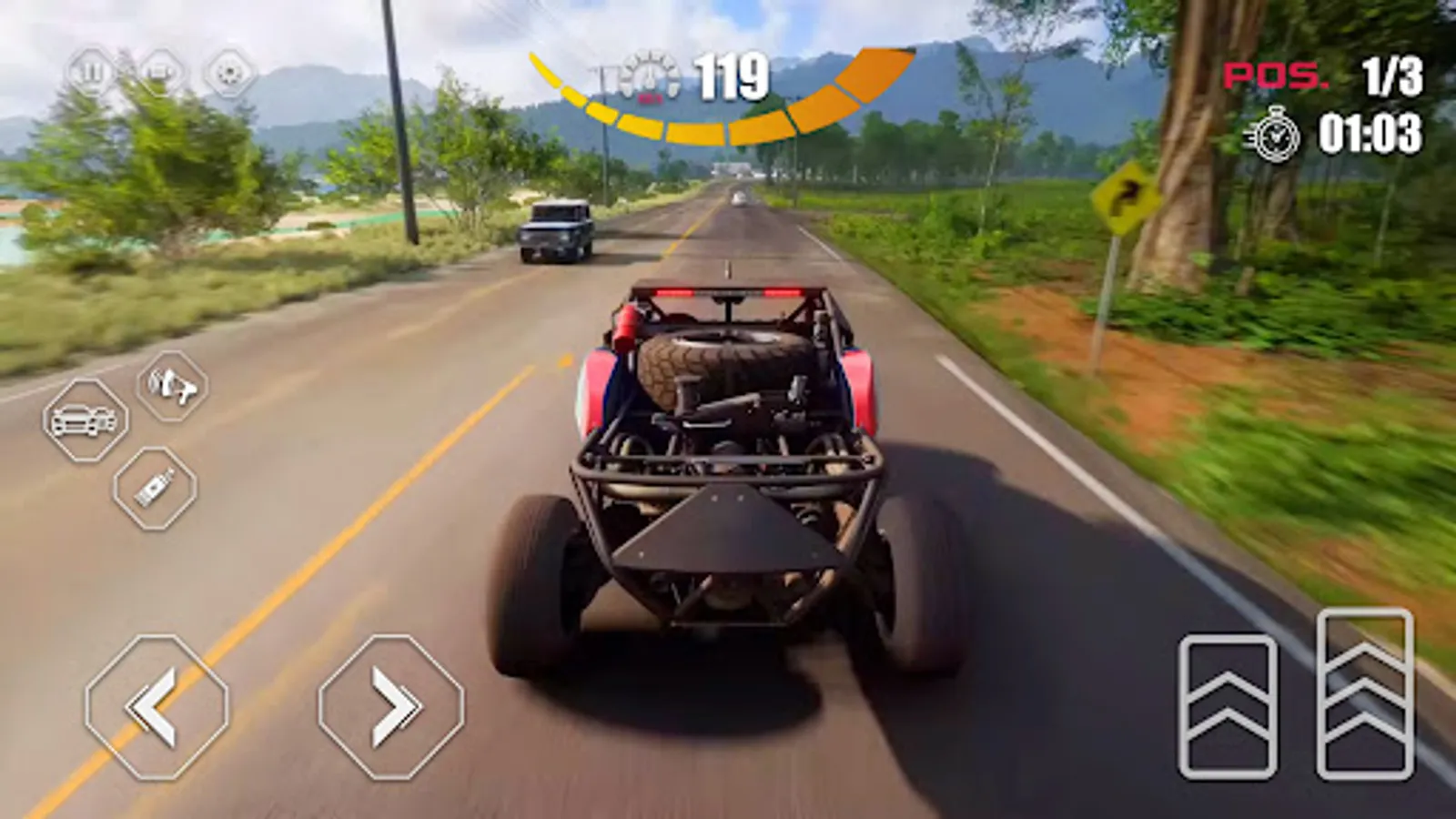Enable nitro with the boost icon
The image size is (1456, 819).
[x=153, y=489]
